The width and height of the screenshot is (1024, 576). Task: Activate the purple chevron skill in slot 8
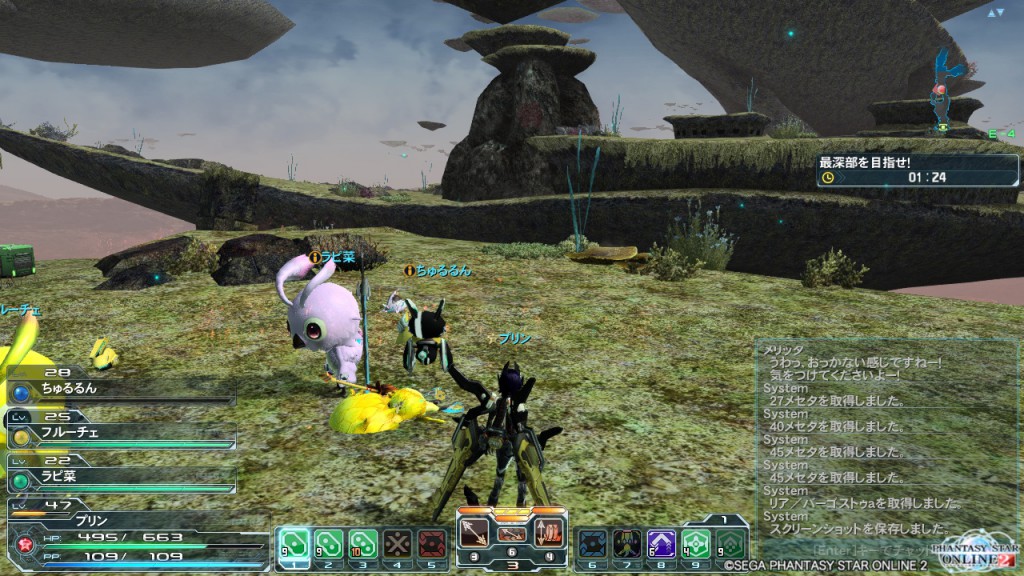click(661, 543)
